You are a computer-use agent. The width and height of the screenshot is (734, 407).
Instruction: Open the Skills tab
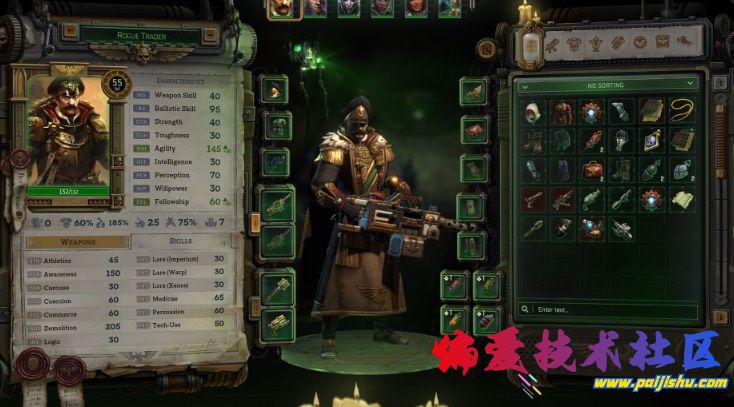pos(181,241)
